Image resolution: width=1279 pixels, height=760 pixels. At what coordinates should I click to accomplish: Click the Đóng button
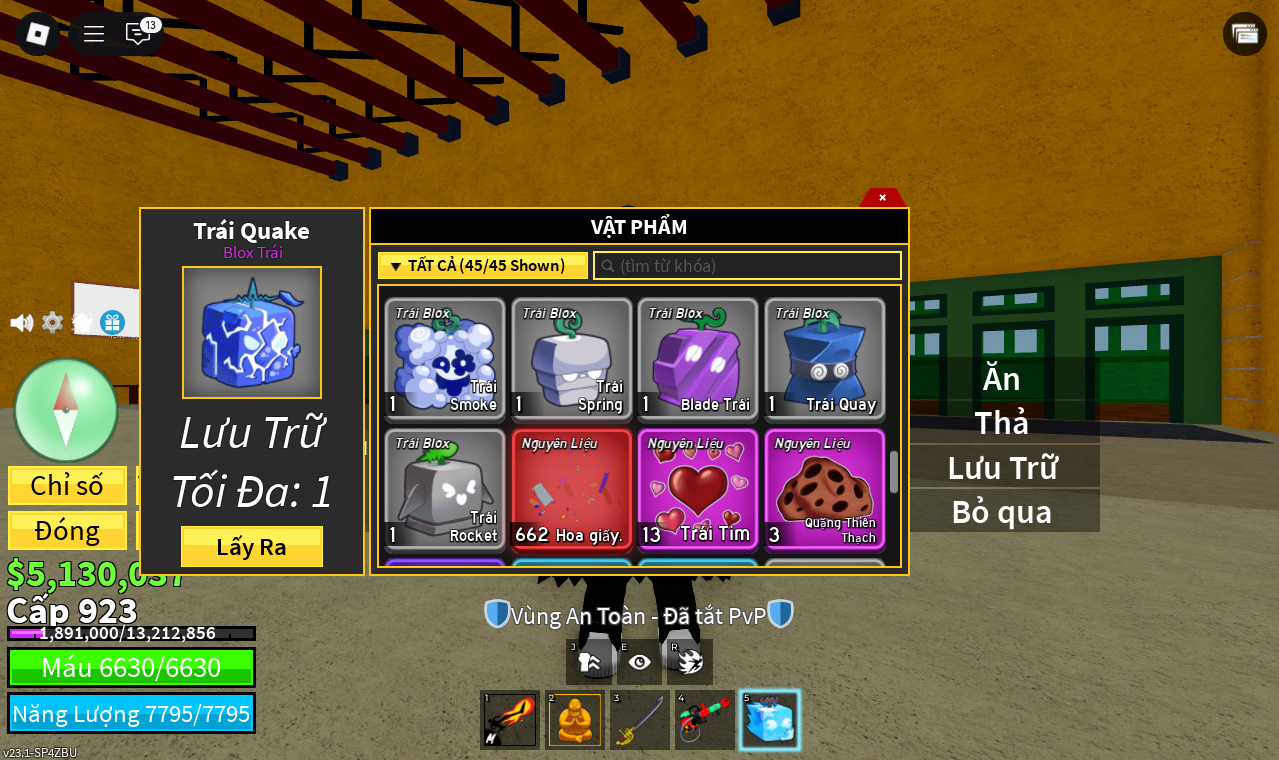67,530
